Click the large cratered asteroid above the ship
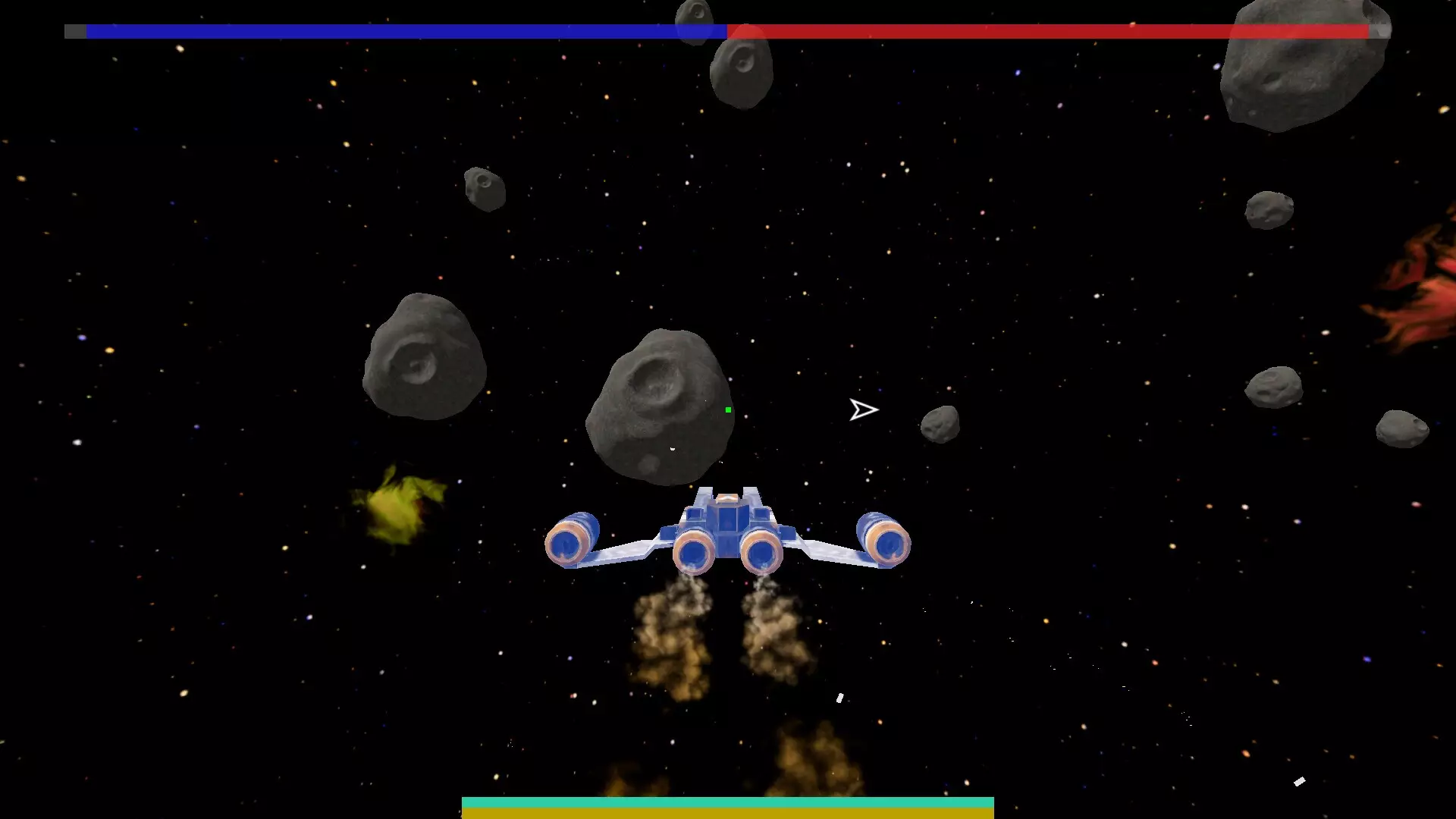1456x819 pixels. (660, 402)
